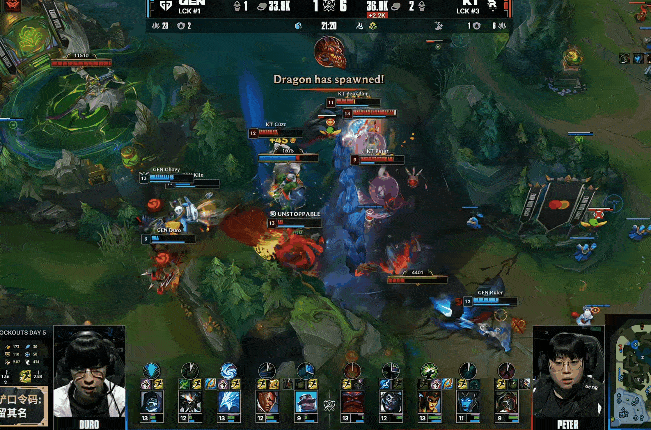651x430 pixels.
Task: Click the red dragon spawn icon
Action: click(329, 52)
